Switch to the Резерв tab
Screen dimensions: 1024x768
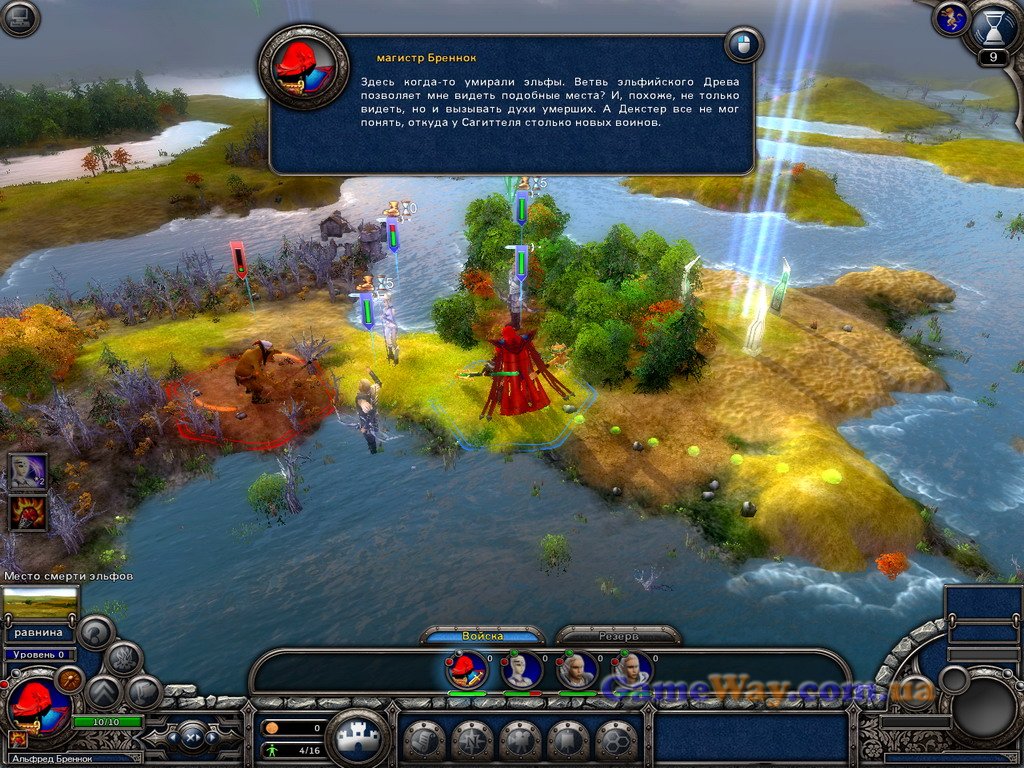(x=618, y=636)
